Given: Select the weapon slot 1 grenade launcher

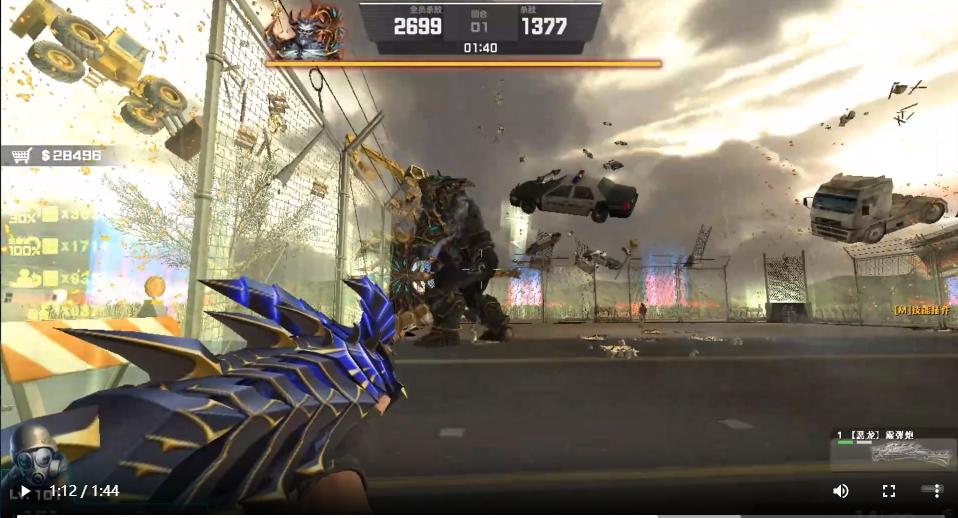Looking at the screenshot, I should tap(891, 447).
